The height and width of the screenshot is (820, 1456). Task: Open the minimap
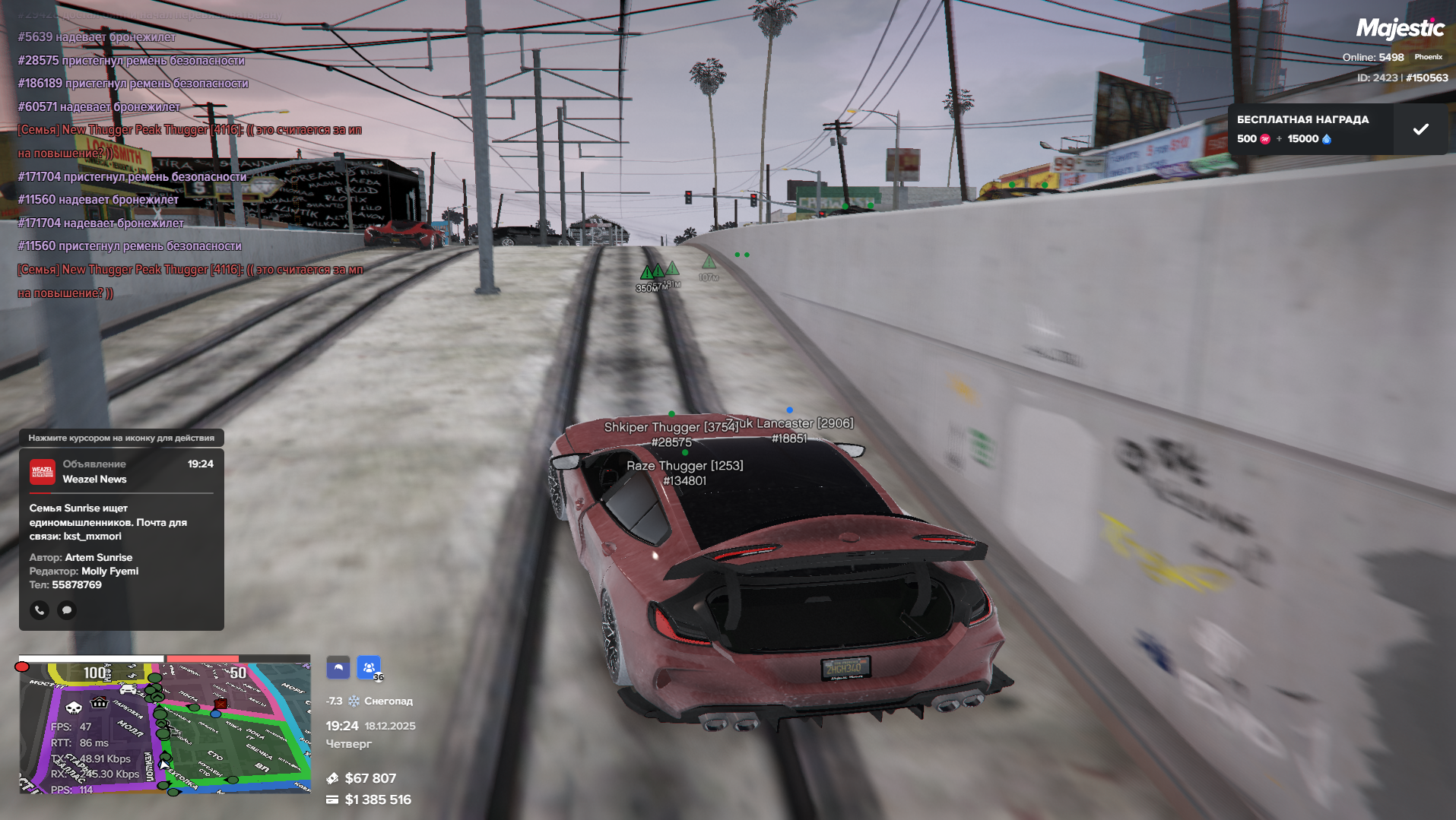click(165, 727)
